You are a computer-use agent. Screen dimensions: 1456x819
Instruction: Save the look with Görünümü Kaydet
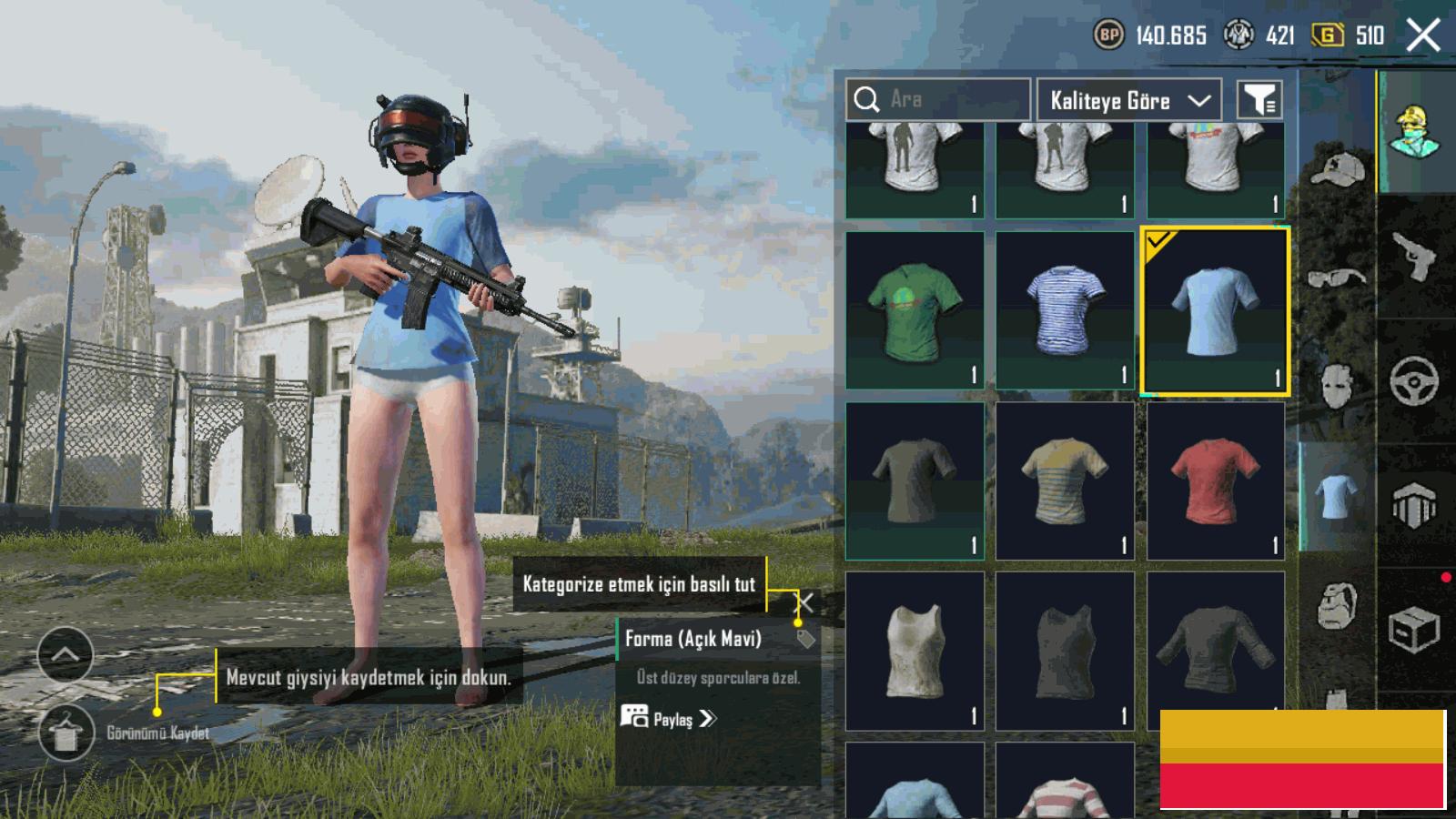pyautogui.click(x=66, y=733)
